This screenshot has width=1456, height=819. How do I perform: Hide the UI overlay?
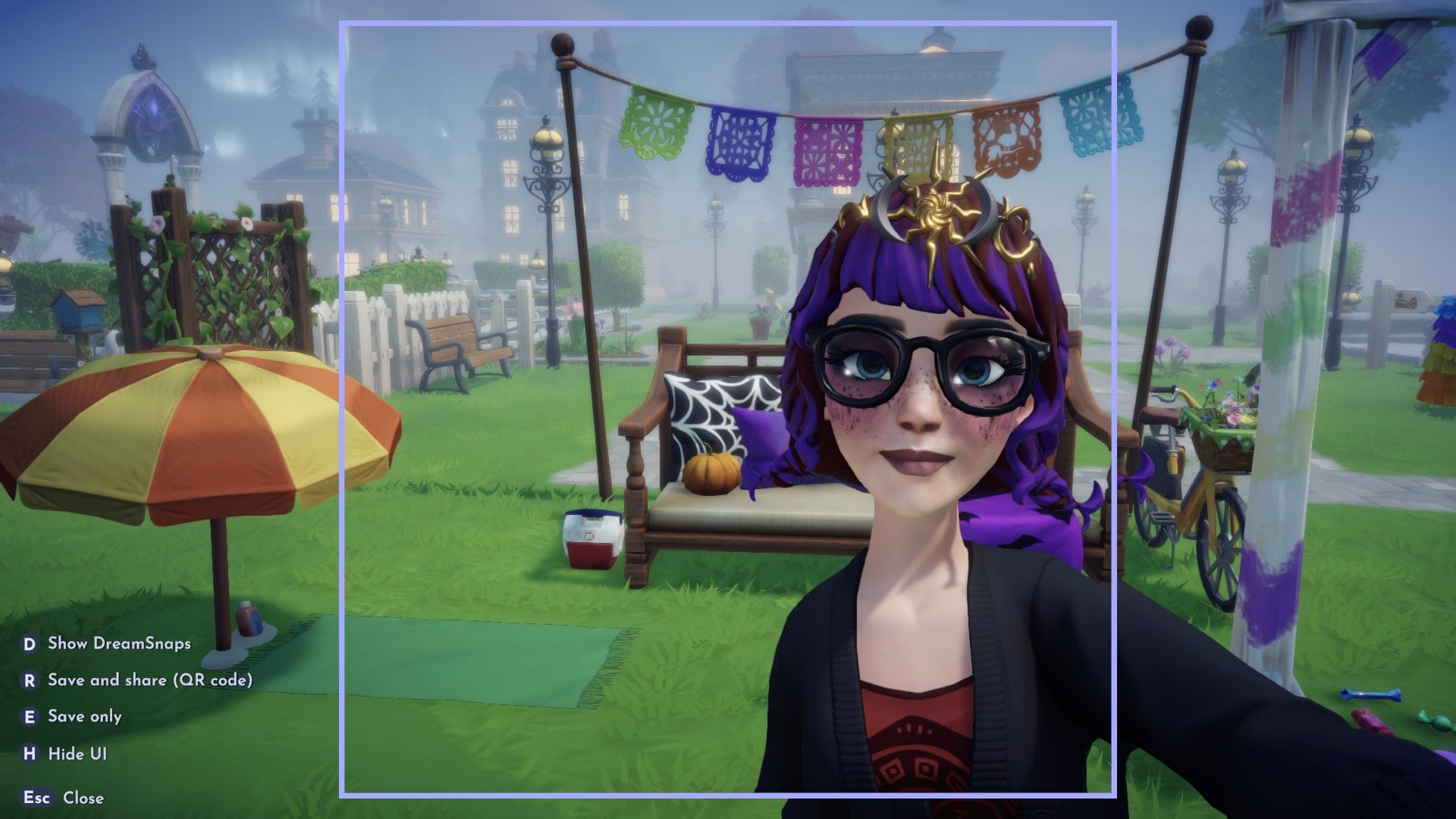pyautogui.click(x=77, y=755)
